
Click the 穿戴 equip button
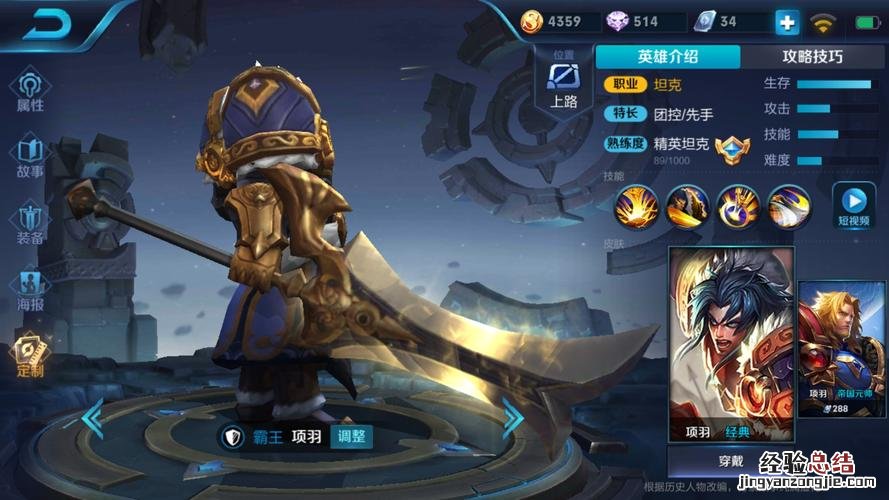[731, 462]
